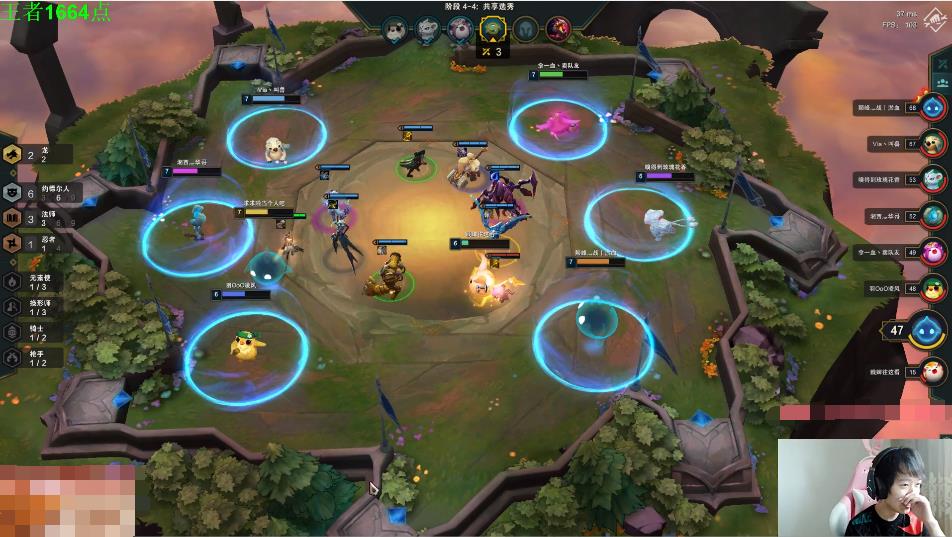Click the highlighted carousel stage icon
The image size is (952, 537).
[x=491, y=29]
